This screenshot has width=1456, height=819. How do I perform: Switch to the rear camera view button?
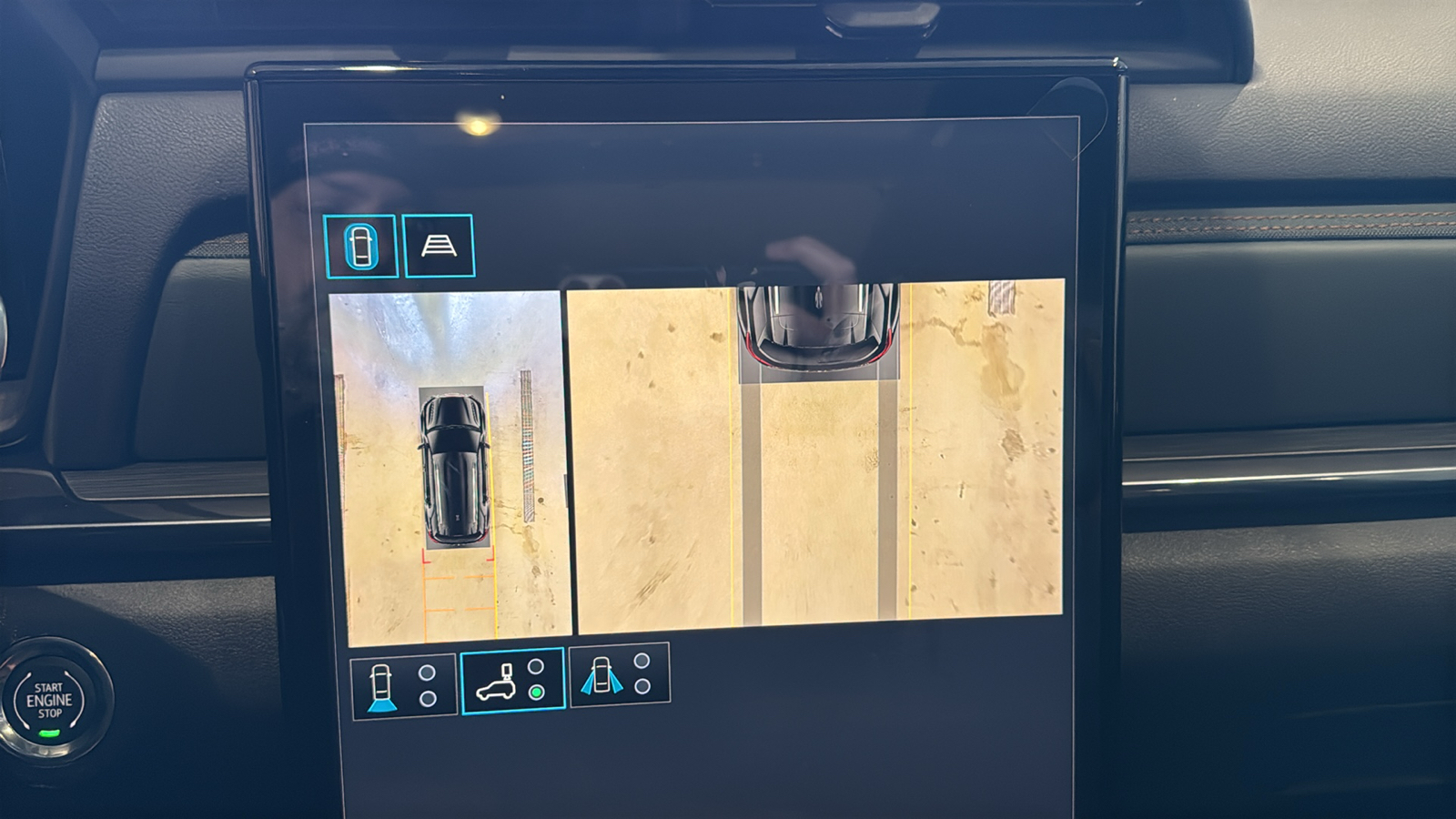(403, 686)
